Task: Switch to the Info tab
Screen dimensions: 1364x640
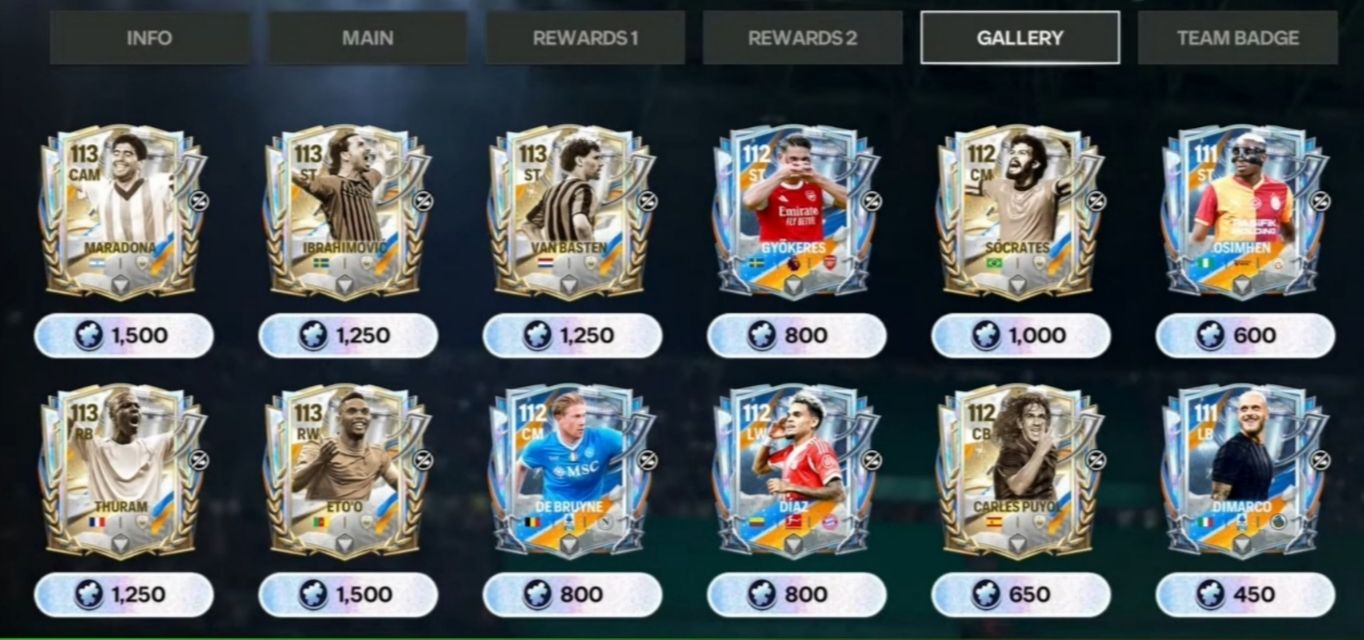Action: (149, 38)
